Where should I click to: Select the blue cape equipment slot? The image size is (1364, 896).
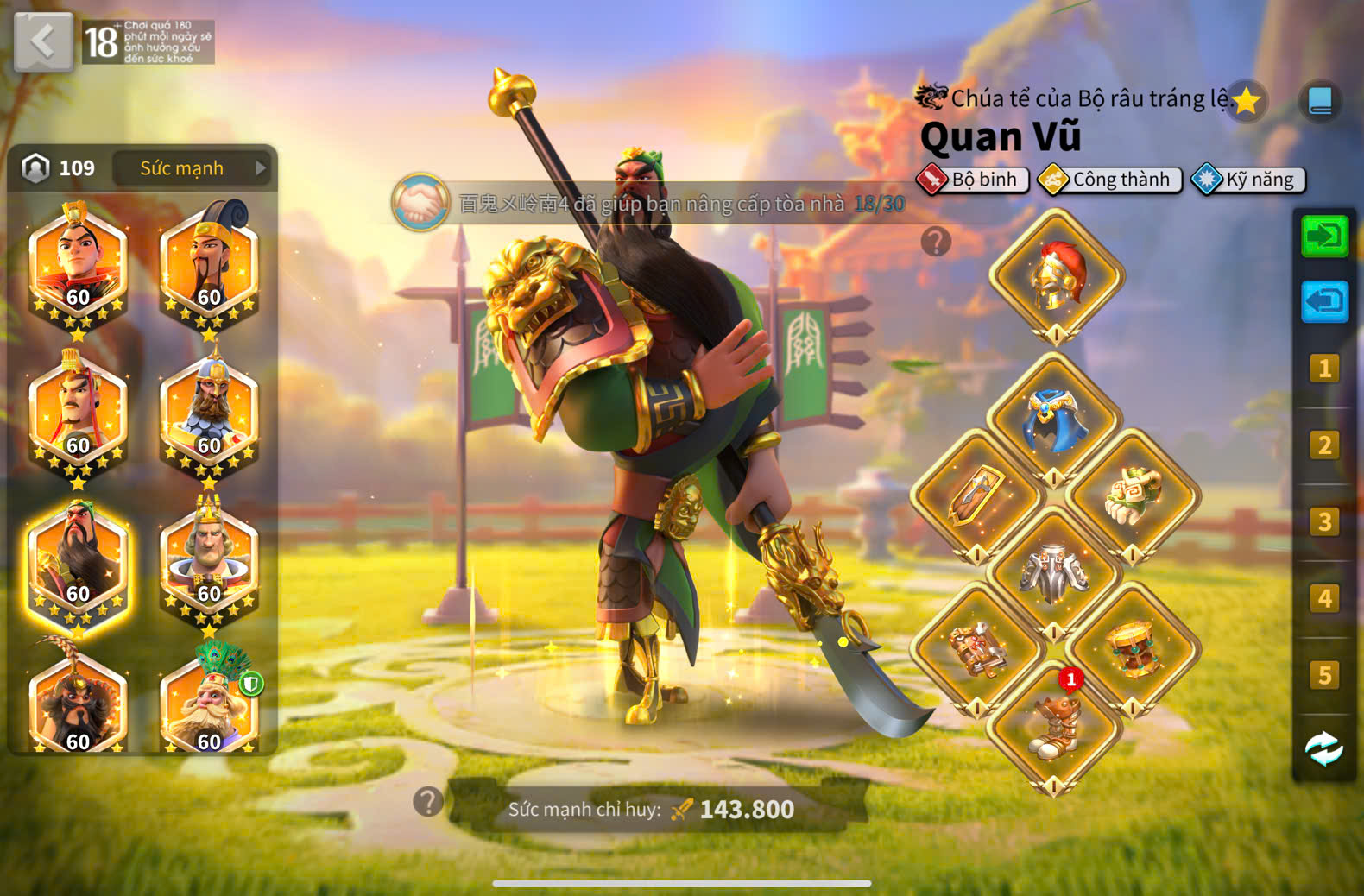click(x=1054, y=420)
